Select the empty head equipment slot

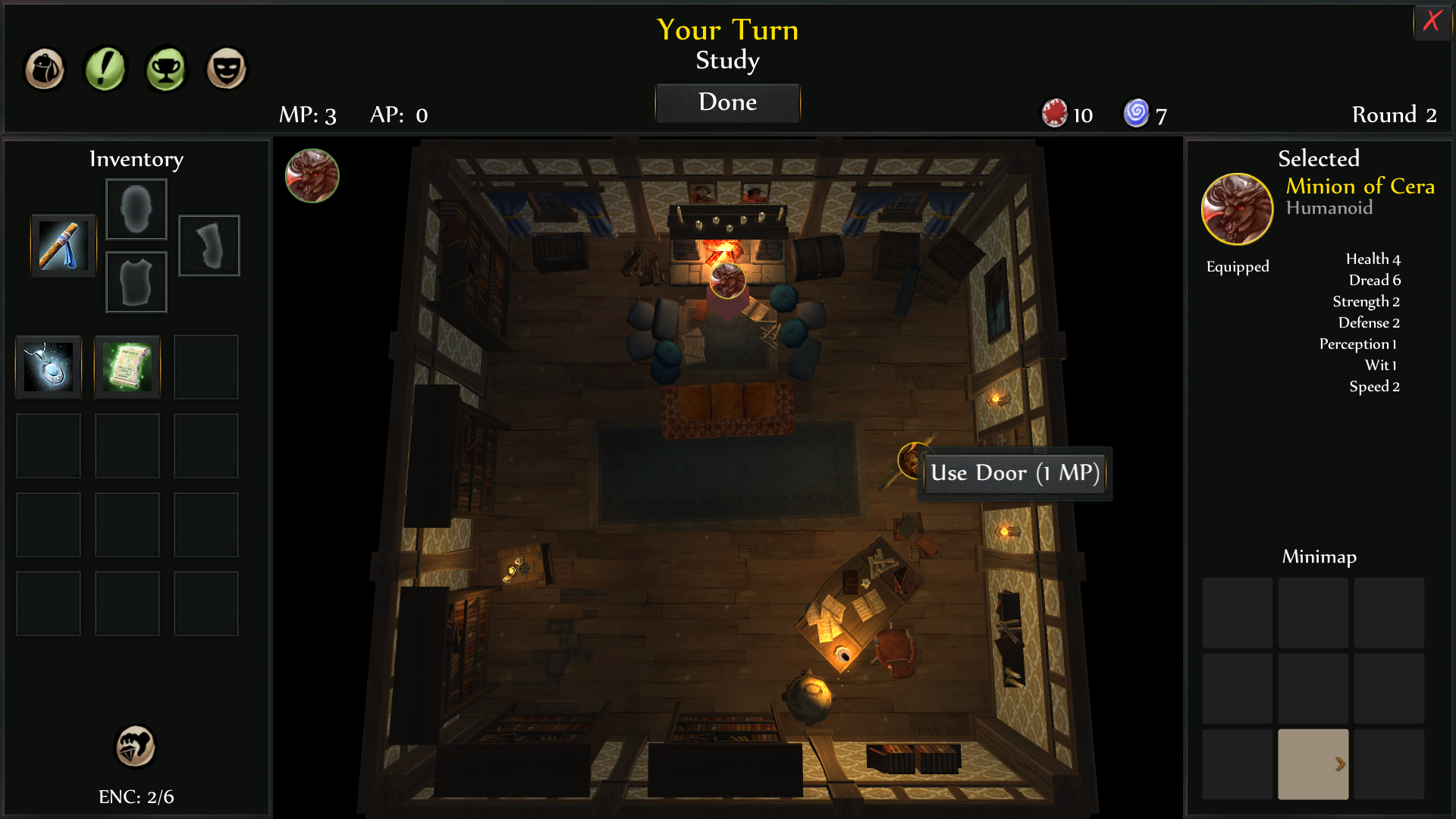click(136, 209)
